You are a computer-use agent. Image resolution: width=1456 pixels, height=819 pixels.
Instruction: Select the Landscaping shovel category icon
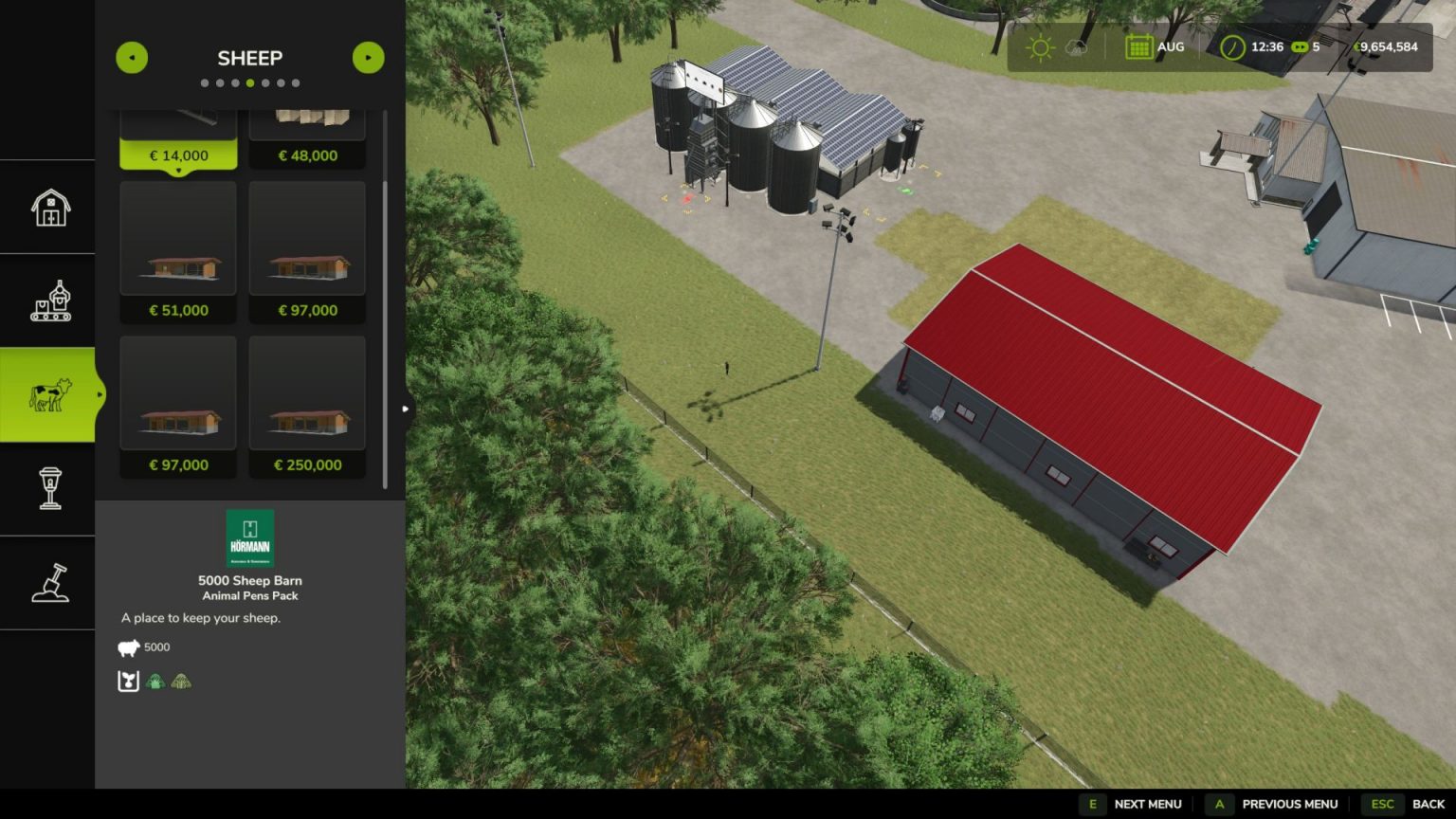tap(48, 581)
